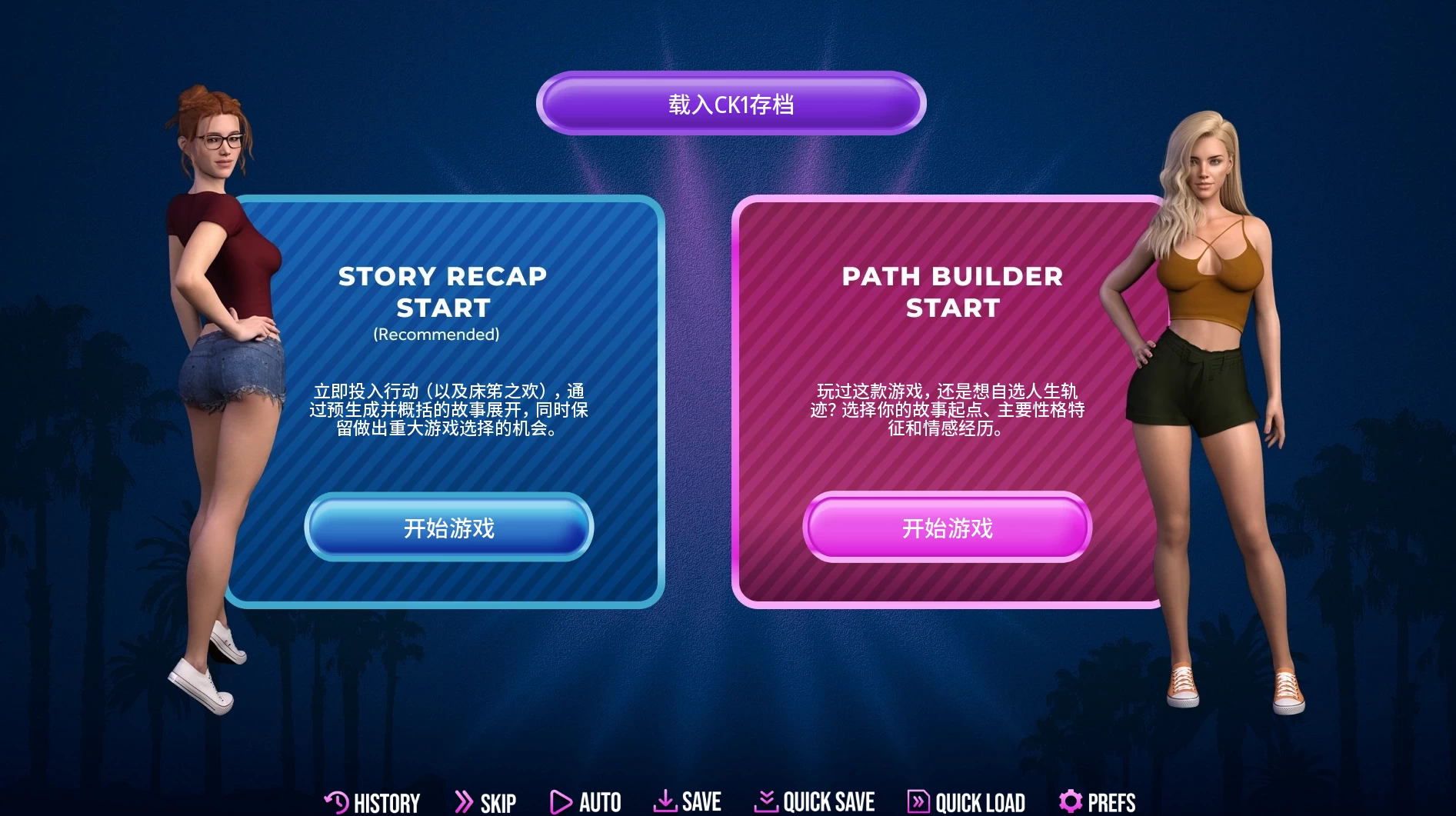
Task: Click the Recommended label under Story Recap Start
Action: coord(436,335)
